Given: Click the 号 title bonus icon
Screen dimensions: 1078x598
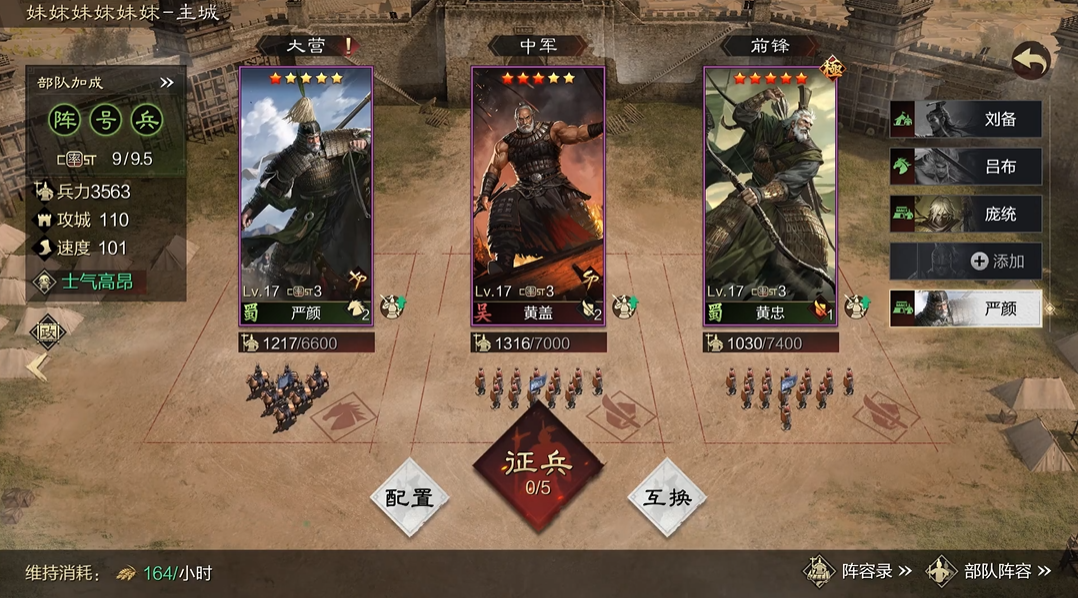Looking at the screenshot, I should coord(105,120).
